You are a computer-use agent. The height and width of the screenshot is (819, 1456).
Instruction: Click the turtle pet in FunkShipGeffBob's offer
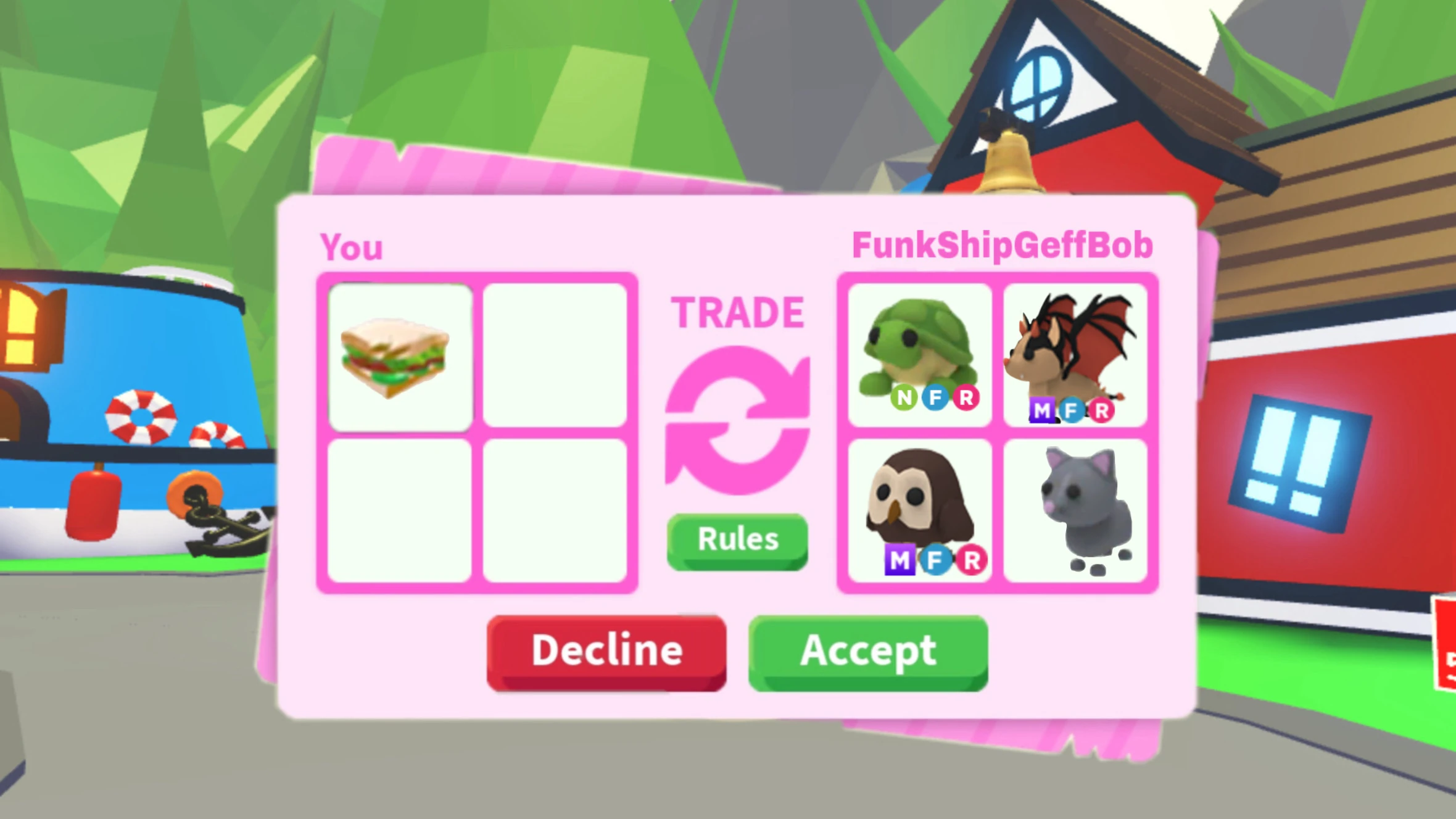click(919, 352)
